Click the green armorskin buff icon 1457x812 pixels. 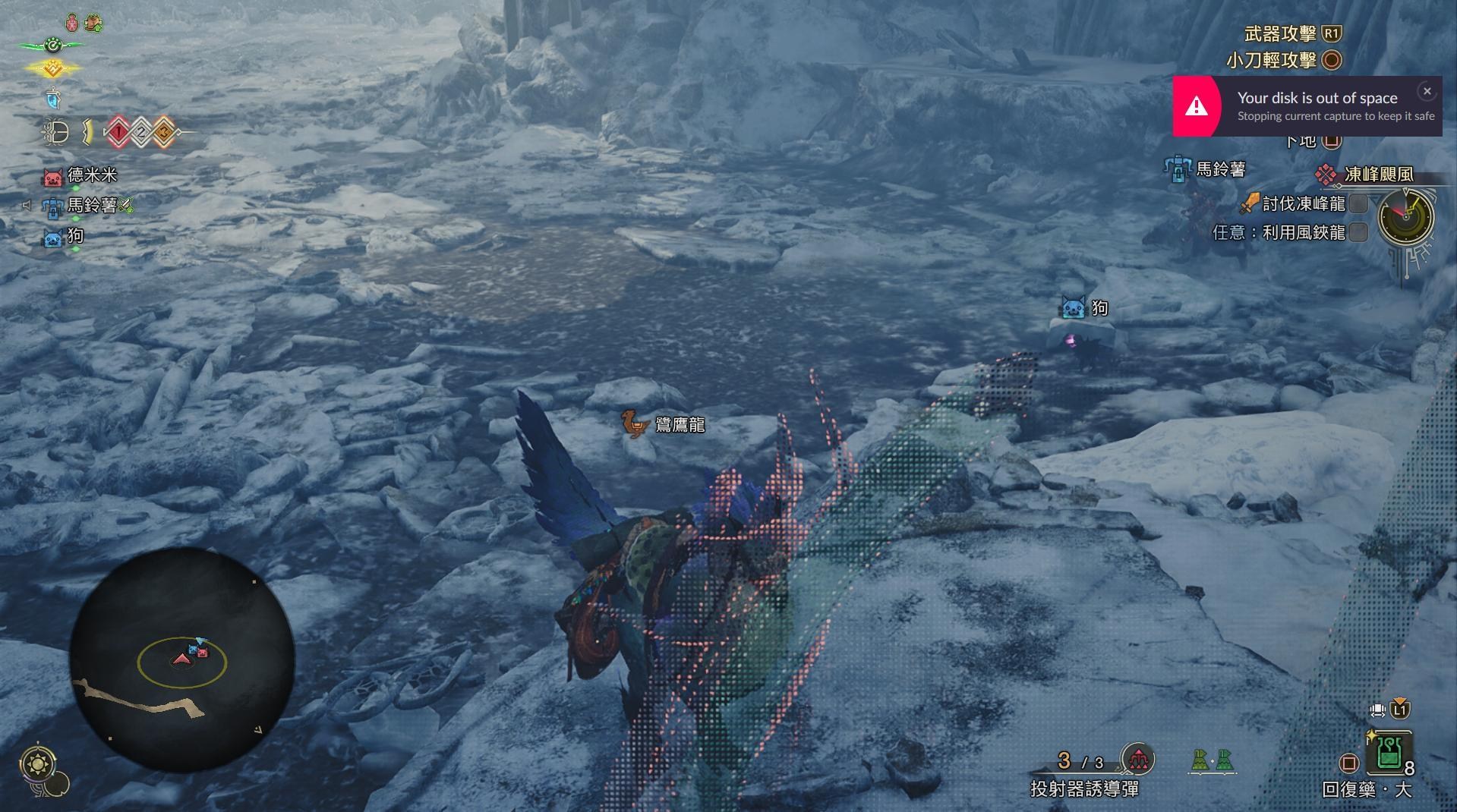93,23
